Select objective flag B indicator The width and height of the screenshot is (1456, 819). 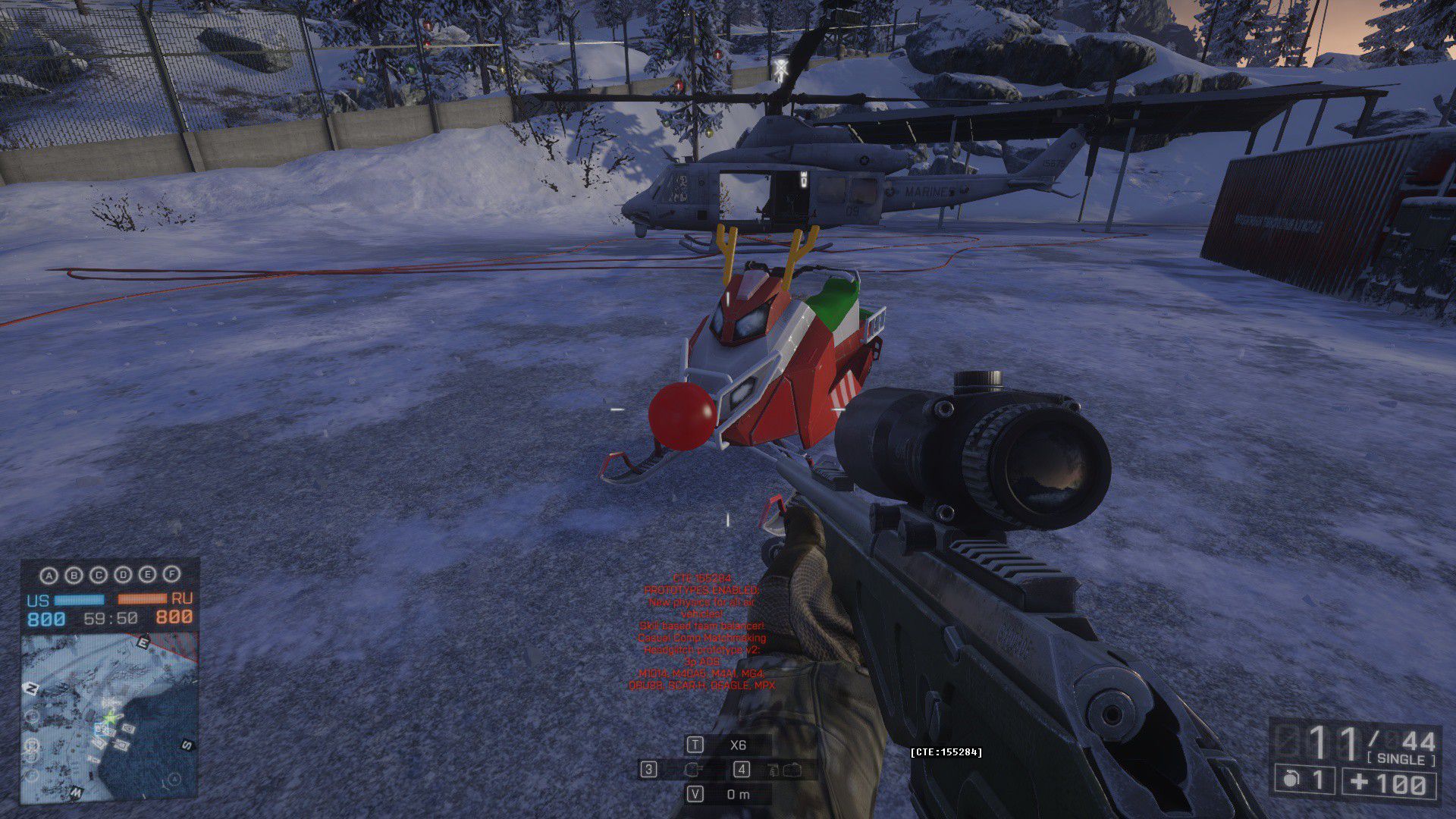pos(74,576)
